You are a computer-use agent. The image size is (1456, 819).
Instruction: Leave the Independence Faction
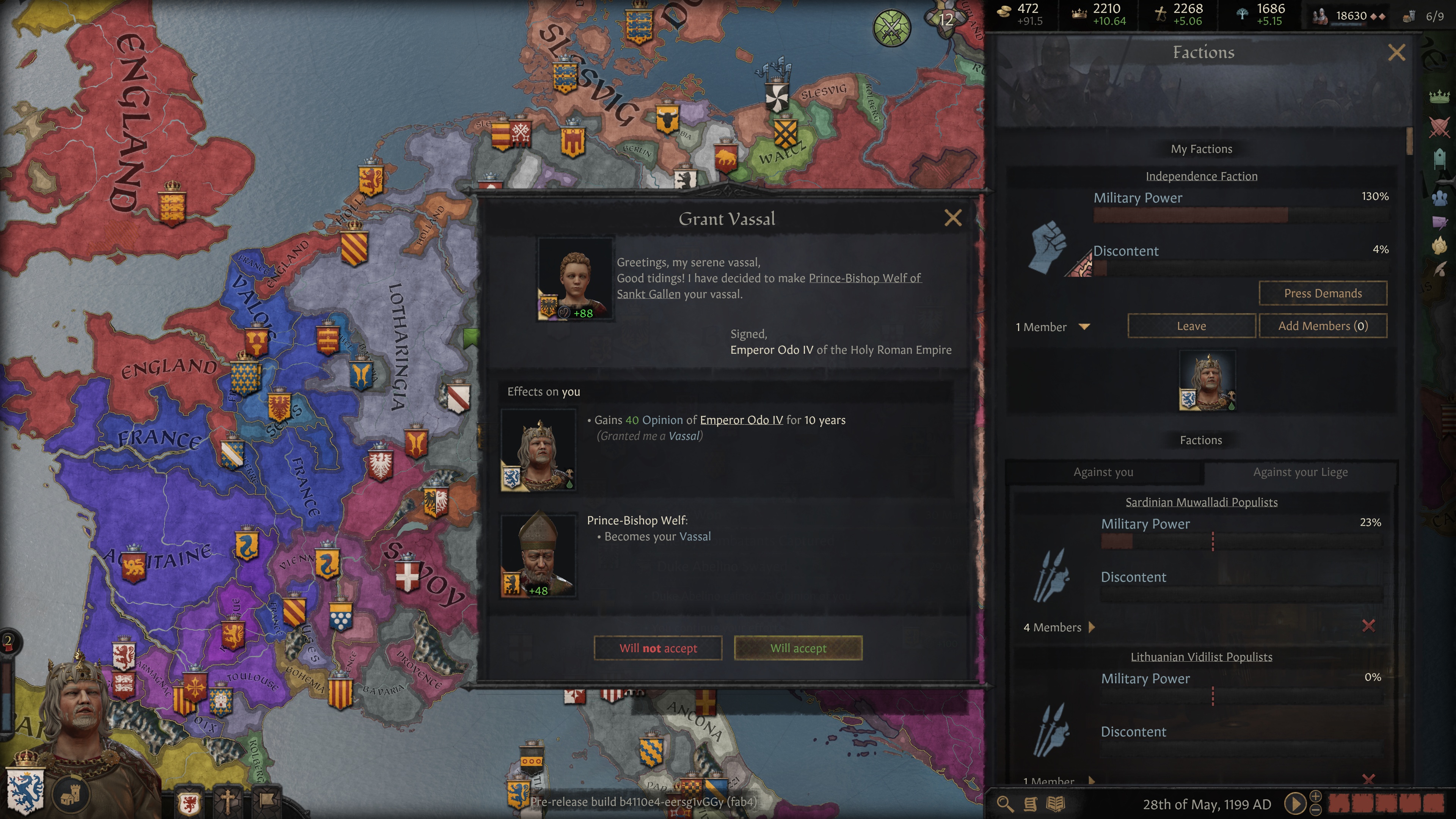click(x=1191, y=326)
